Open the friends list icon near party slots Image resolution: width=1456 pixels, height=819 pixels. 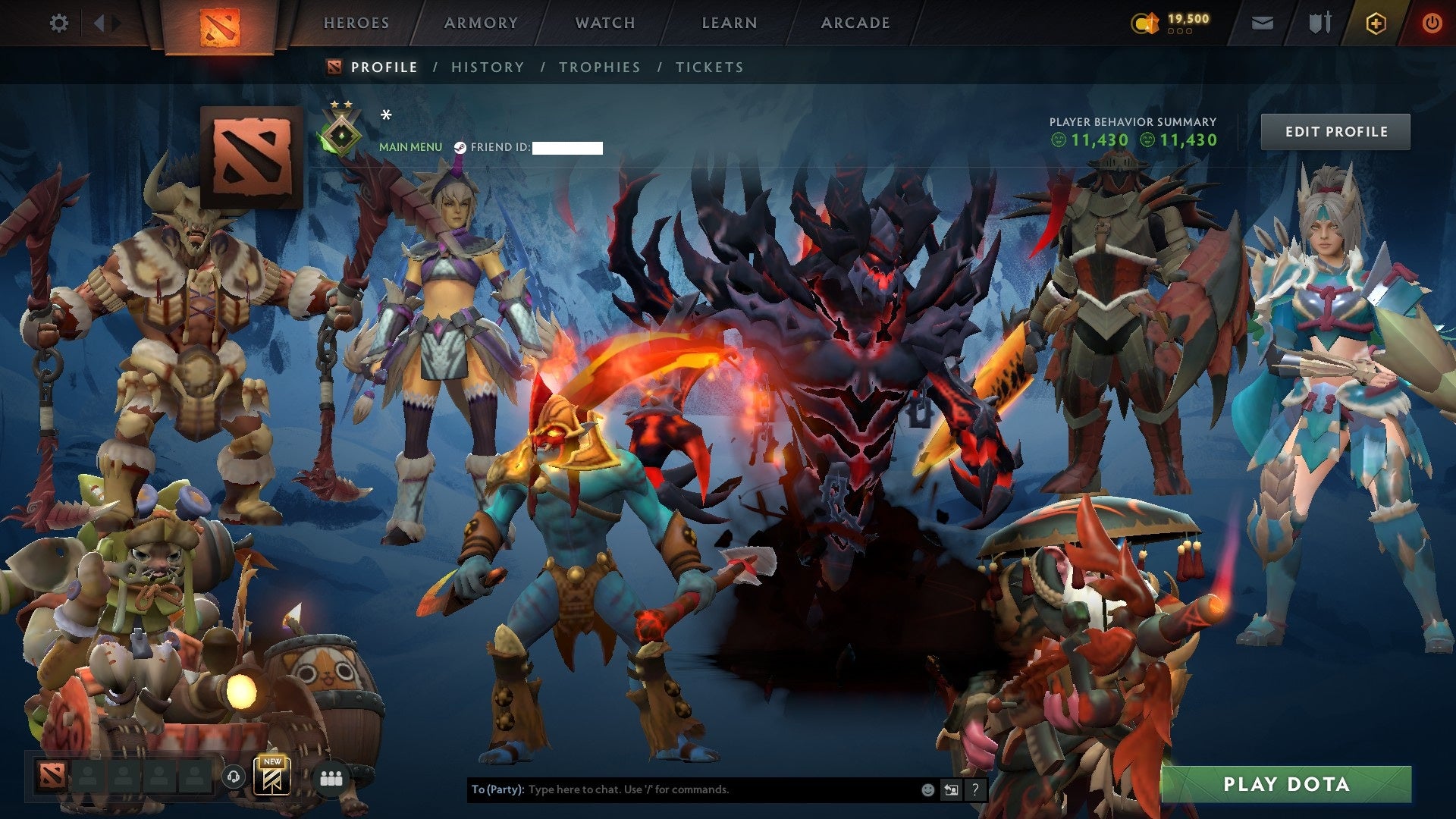(331, 778)
